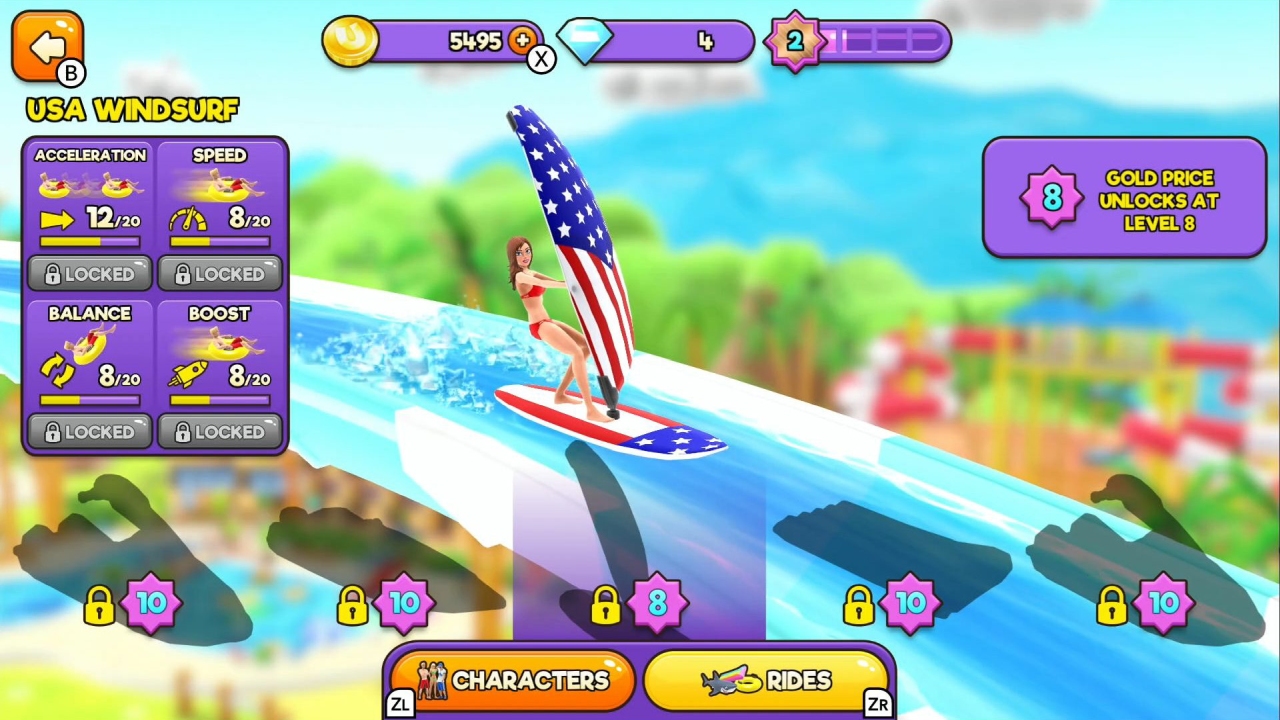The width and height of the screenshot is (1280, 720).
Task: Tap the lock on the leftmost level 10 ride
Action: click(x=99, y=603)
